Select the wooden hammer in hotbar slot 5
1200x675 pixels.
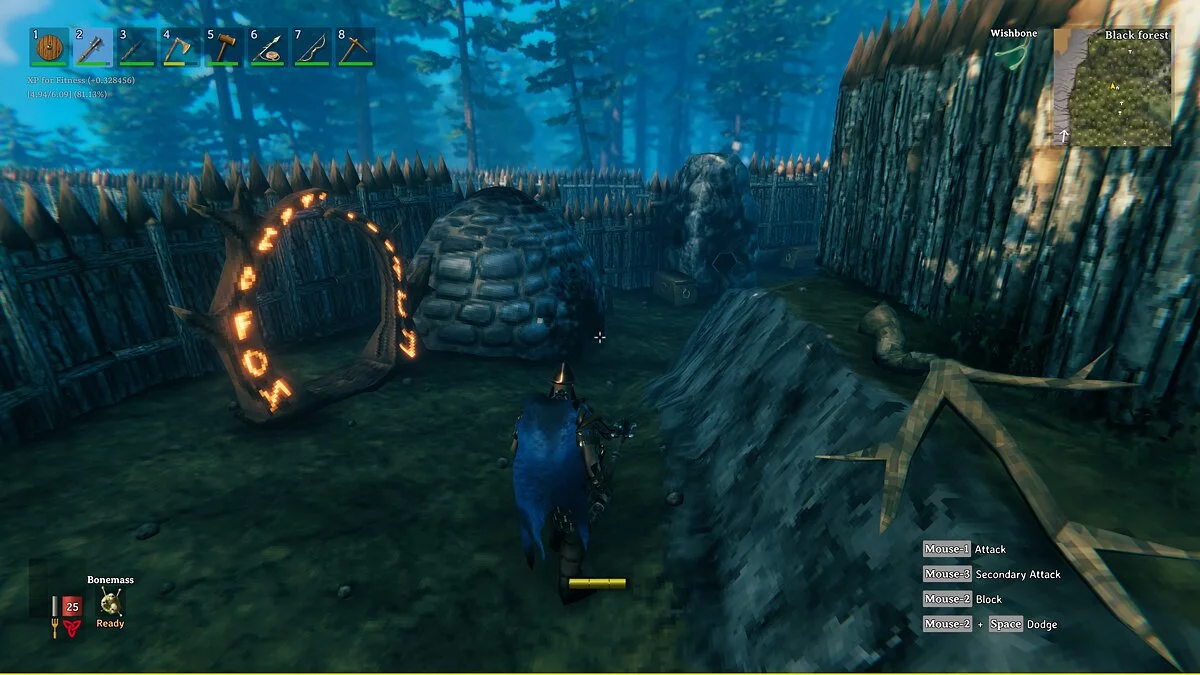pos(224,47)
